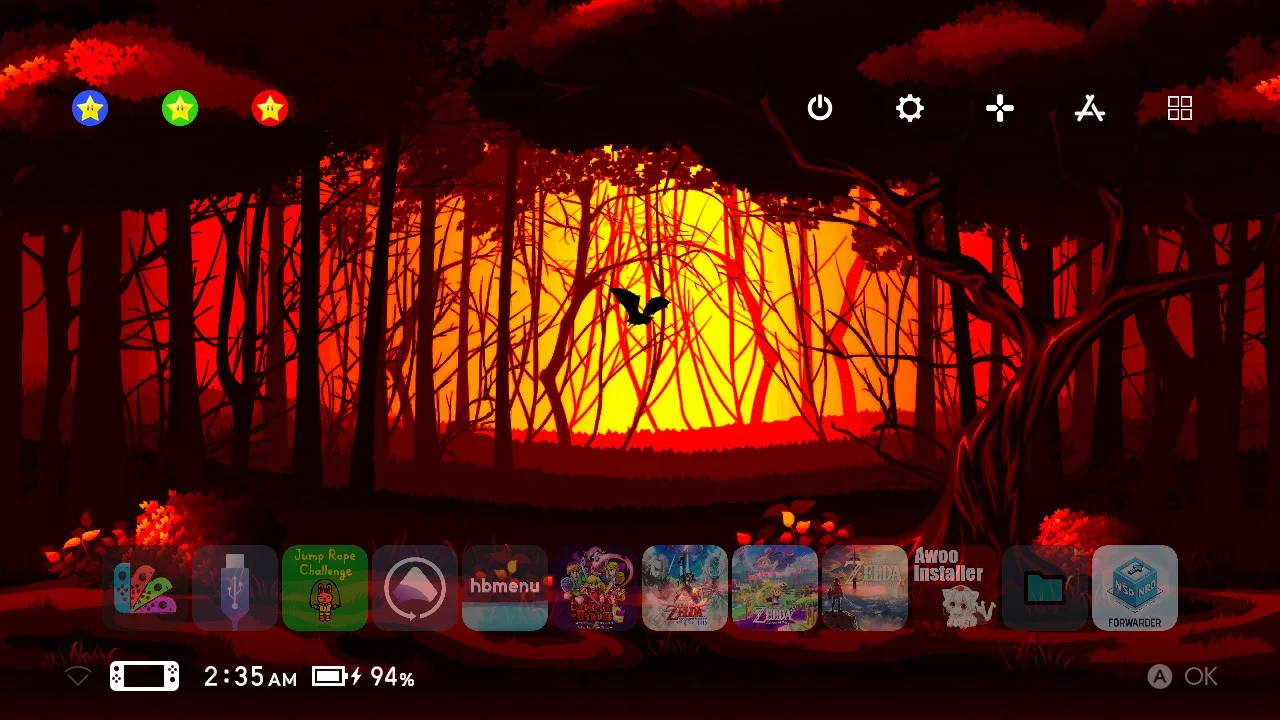Launch the hbmenu homebrew app
The height and width of the screenshot is (720, 1280).
[x=505, y=589]
